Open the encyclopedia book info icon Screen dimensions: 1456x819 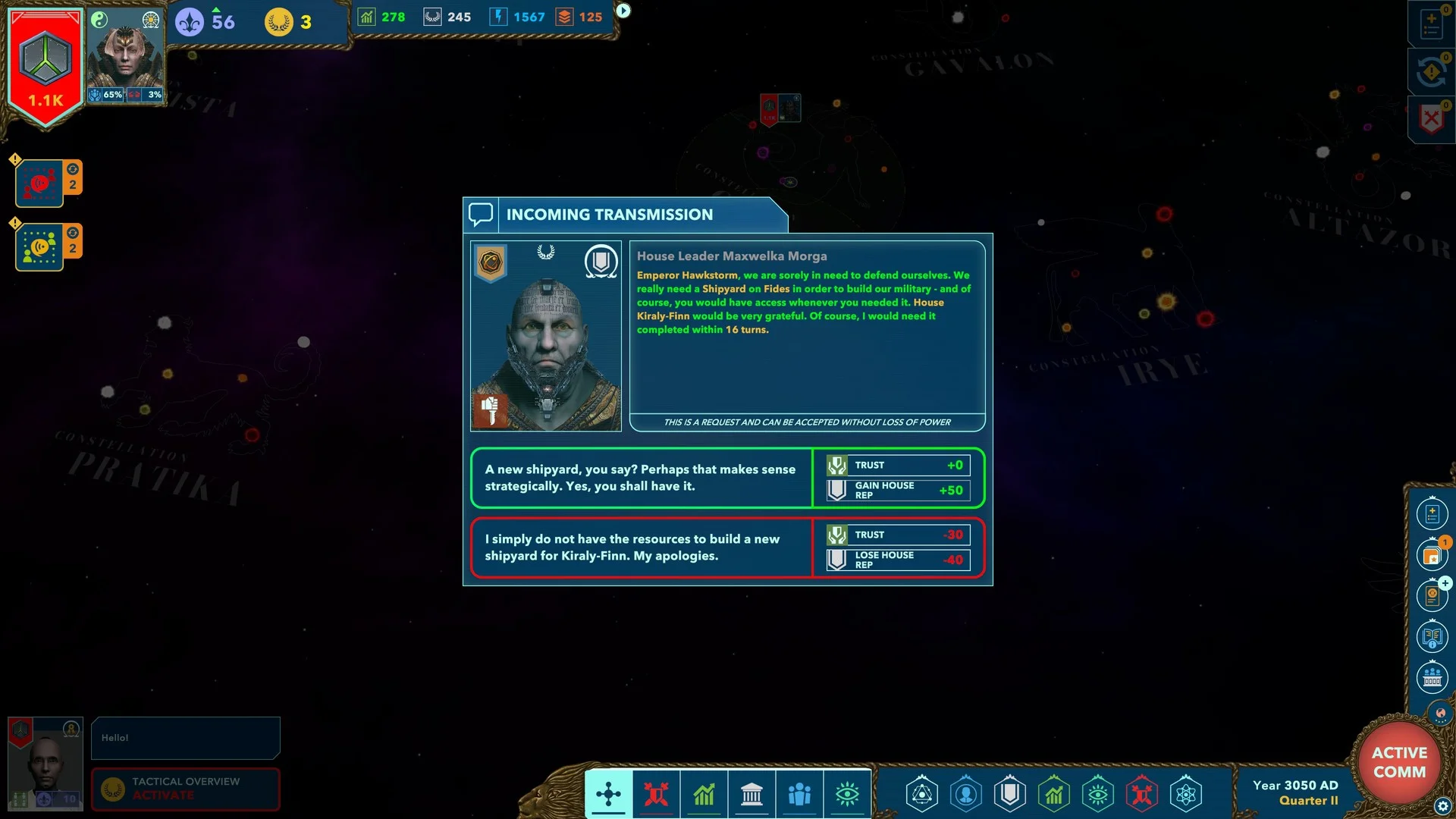[x=1432, y=636]
